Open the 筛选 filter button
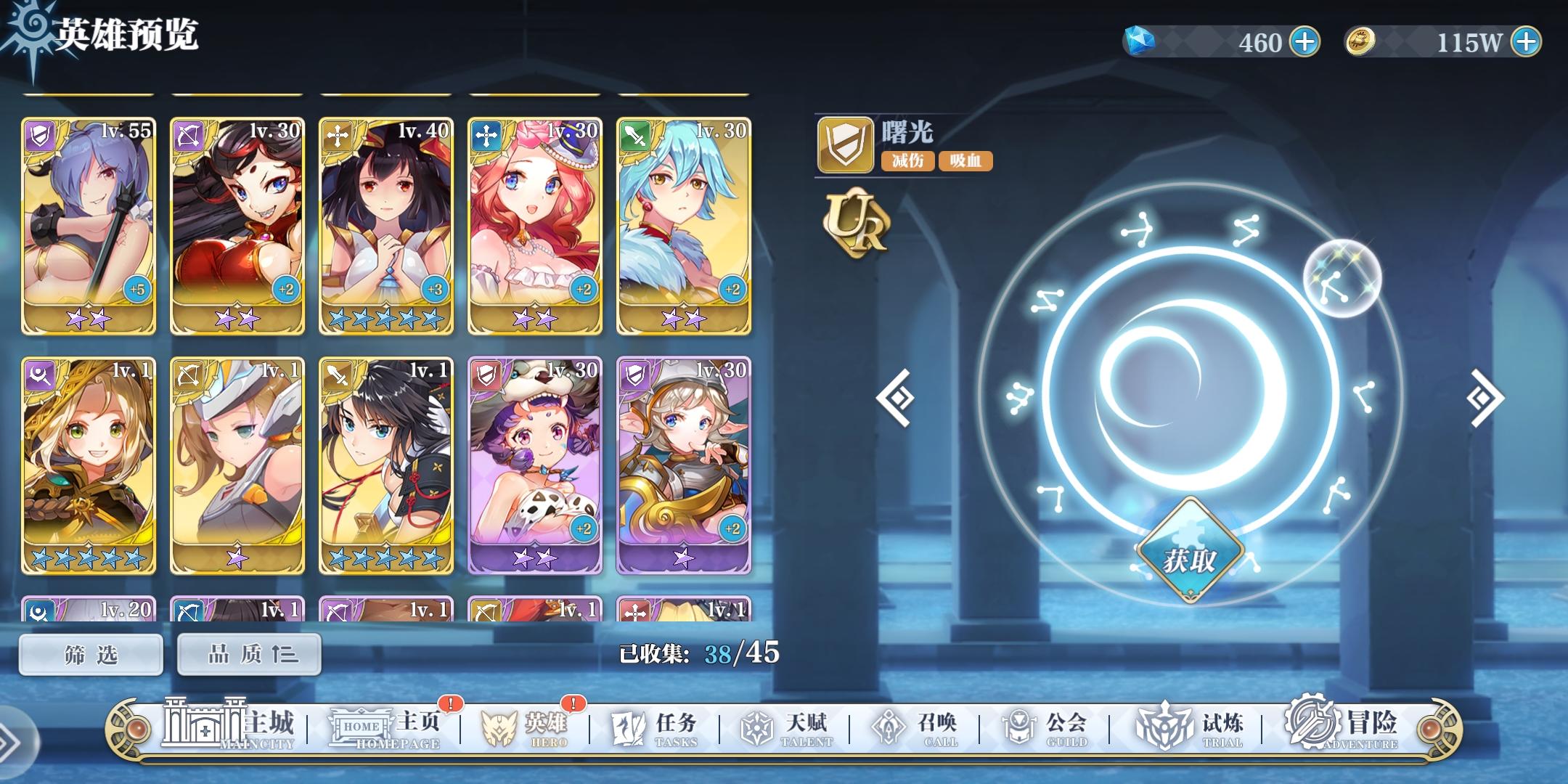The image size is (1568, 784). click(90, 653)
